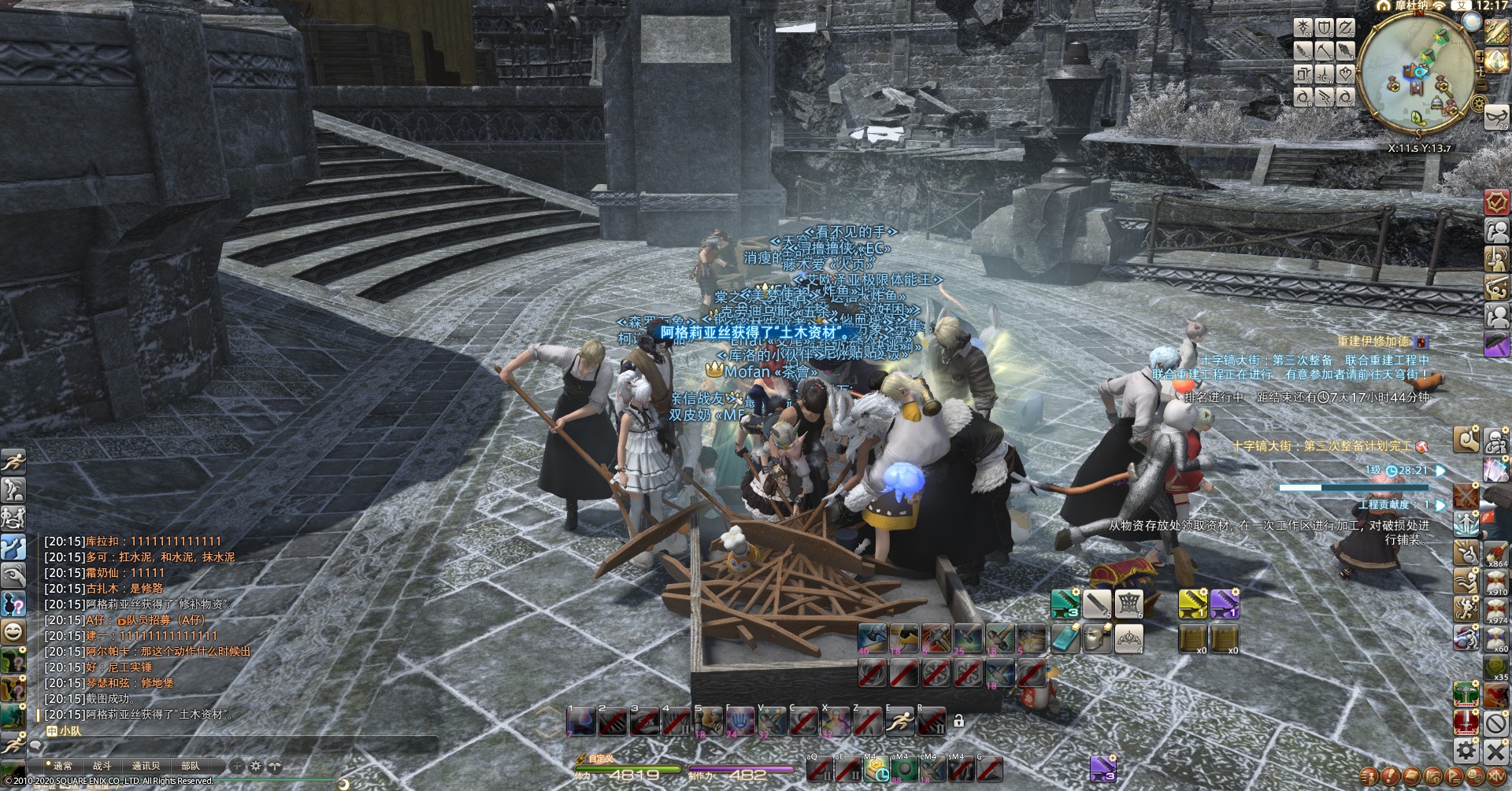Switch to the 通讯贝 chat tab

[146, 765]
